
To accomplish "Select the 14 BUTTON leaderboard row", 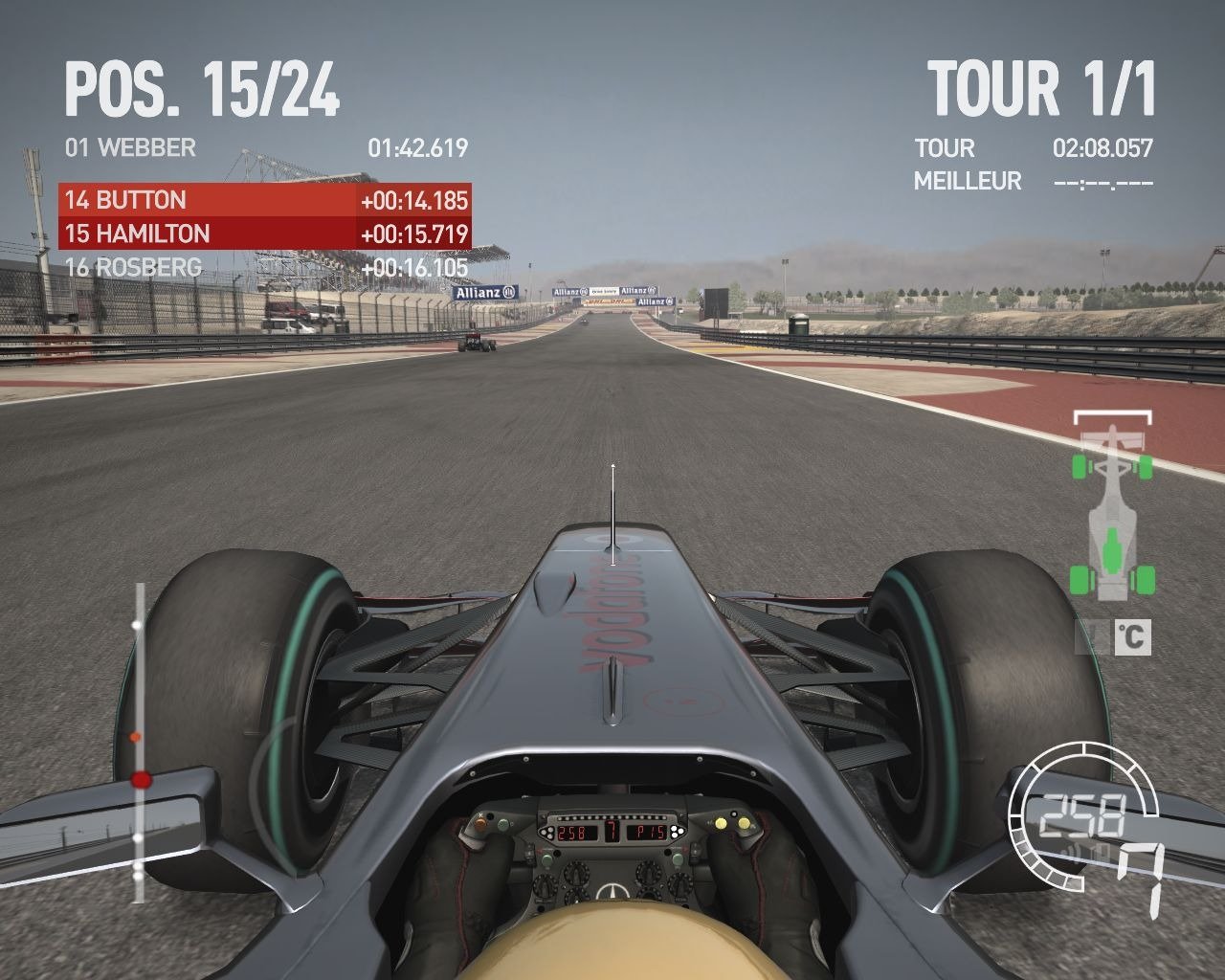I will click(x=264, y=200).
